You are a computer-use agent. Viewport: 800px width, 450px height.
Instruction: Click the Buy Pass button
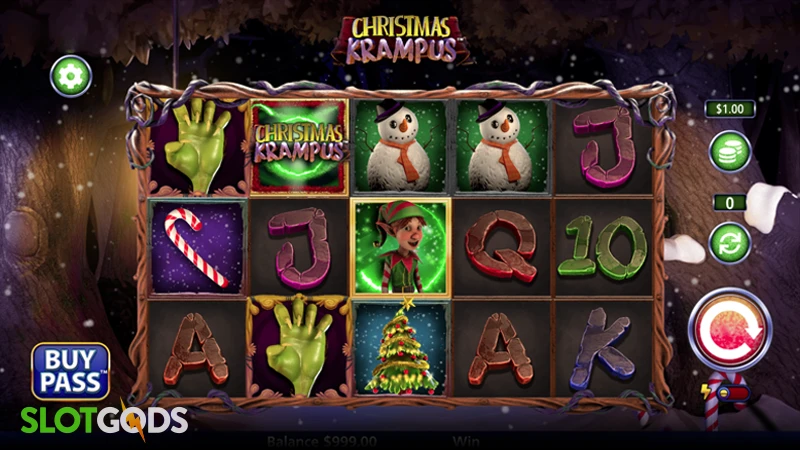click(70, 370)
